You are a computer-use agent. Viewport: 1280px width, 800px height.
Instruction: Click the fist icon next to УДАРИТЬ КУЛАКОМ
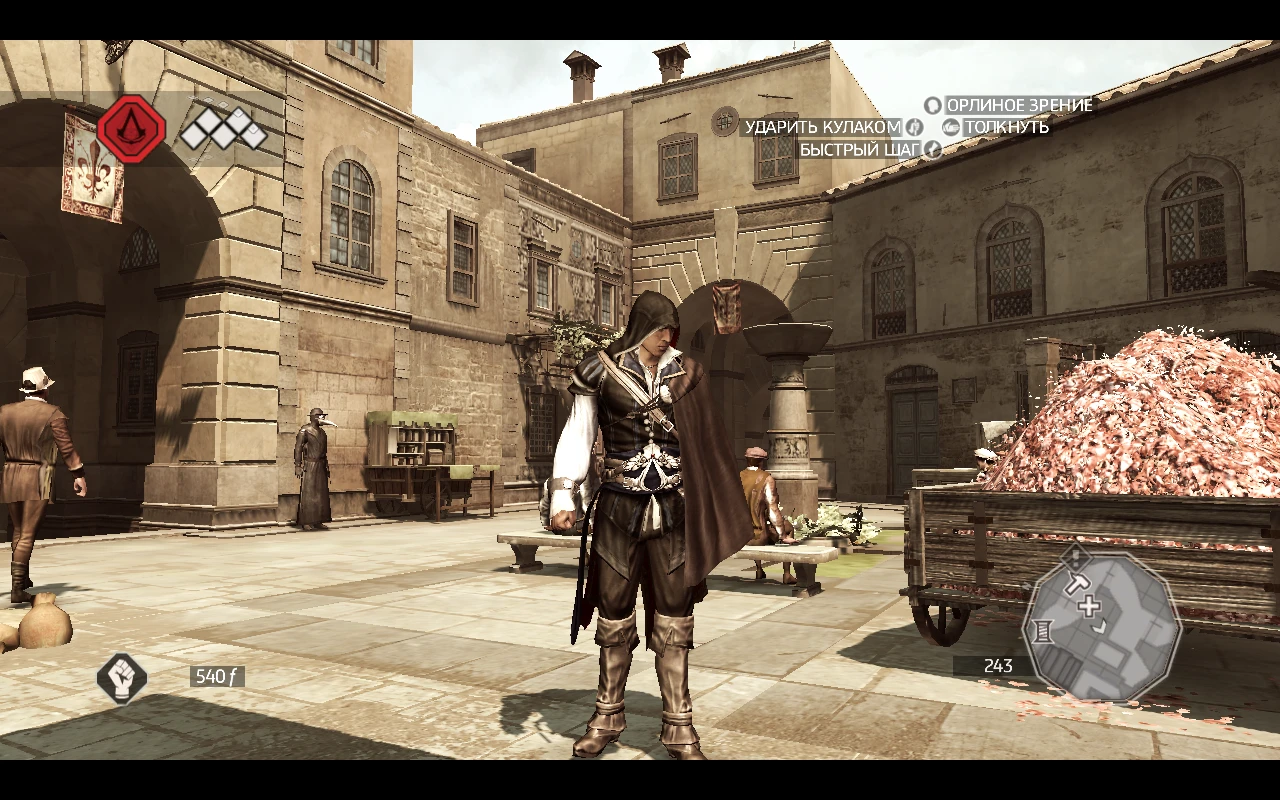pos(914,127)
